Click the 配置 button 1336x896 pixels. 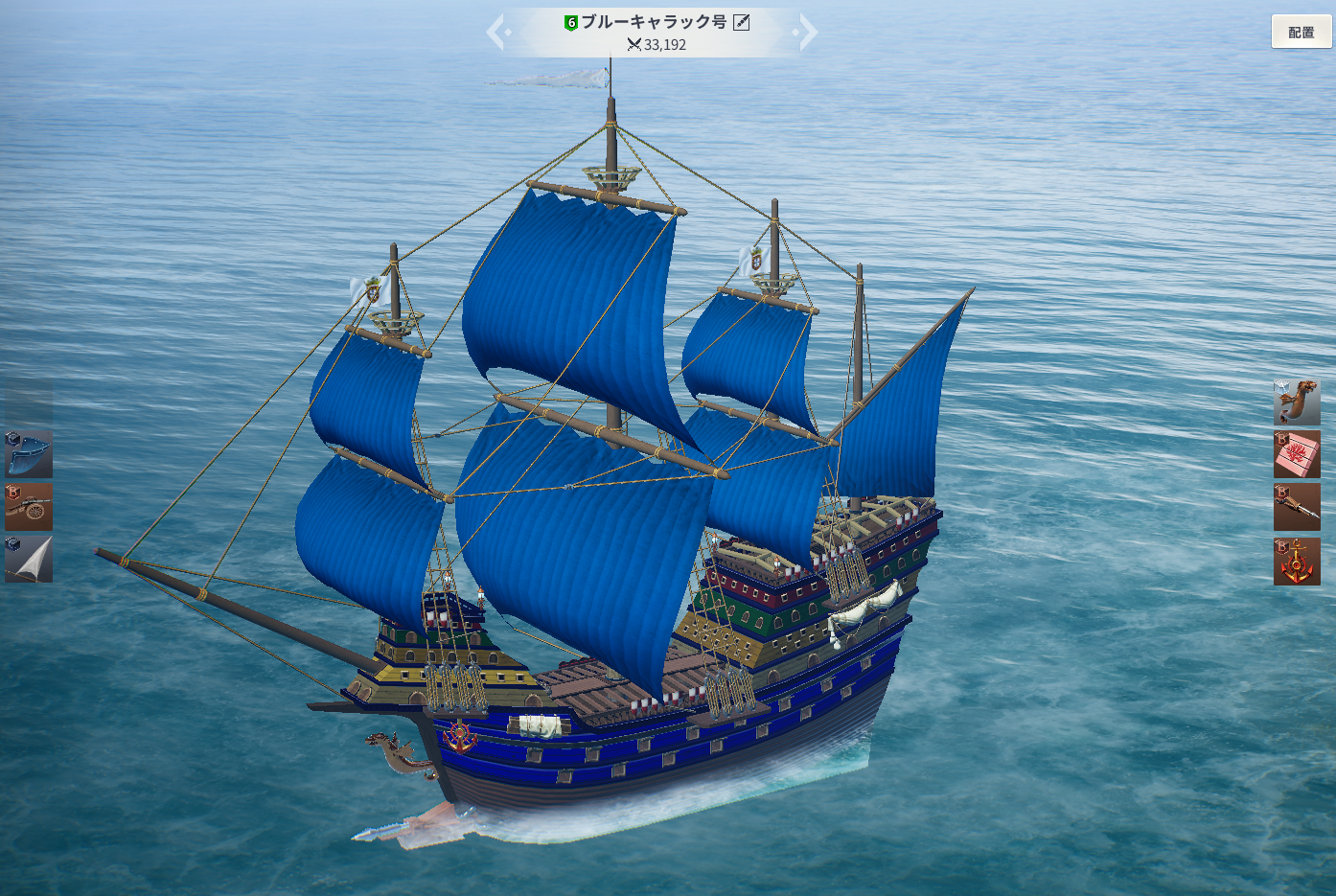1301,32
